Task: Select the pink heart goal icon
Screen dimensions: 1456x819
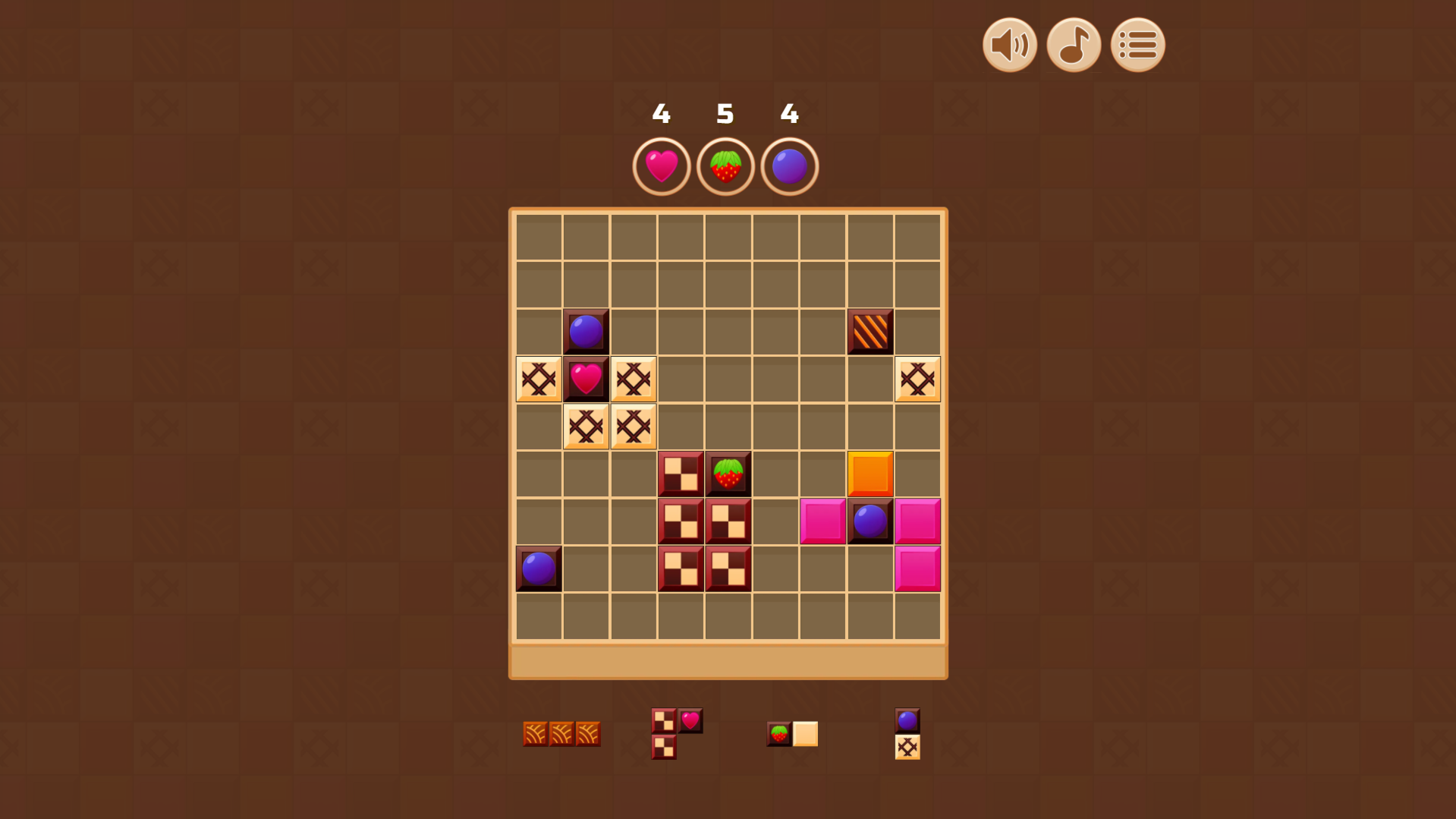Action: pyautogui.click(x=661, y=166)
